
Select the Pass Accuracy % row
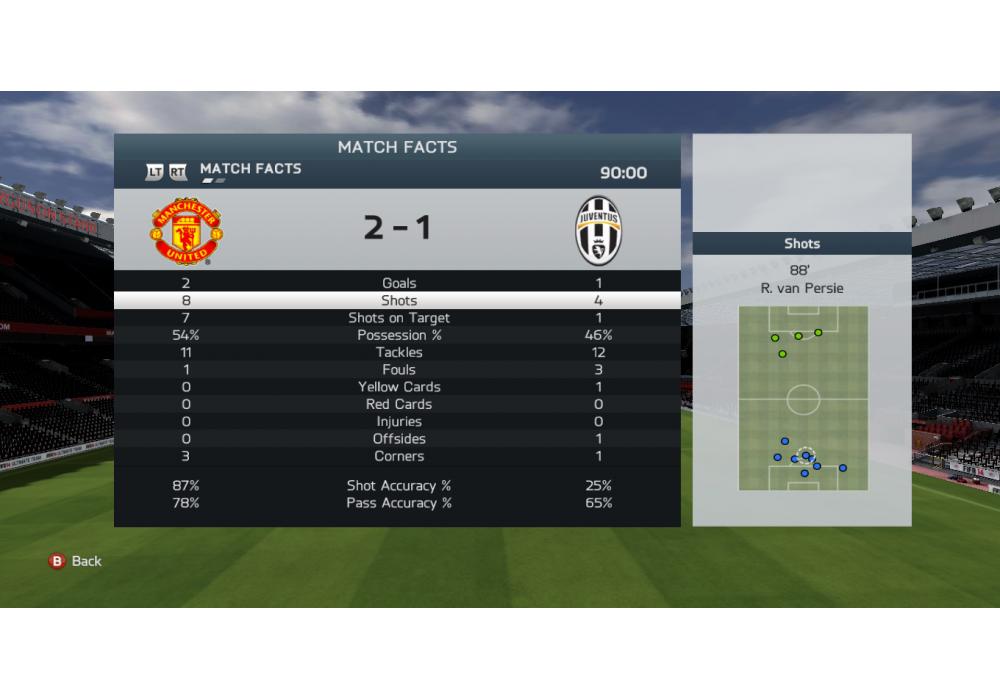[x=398, y=503]
